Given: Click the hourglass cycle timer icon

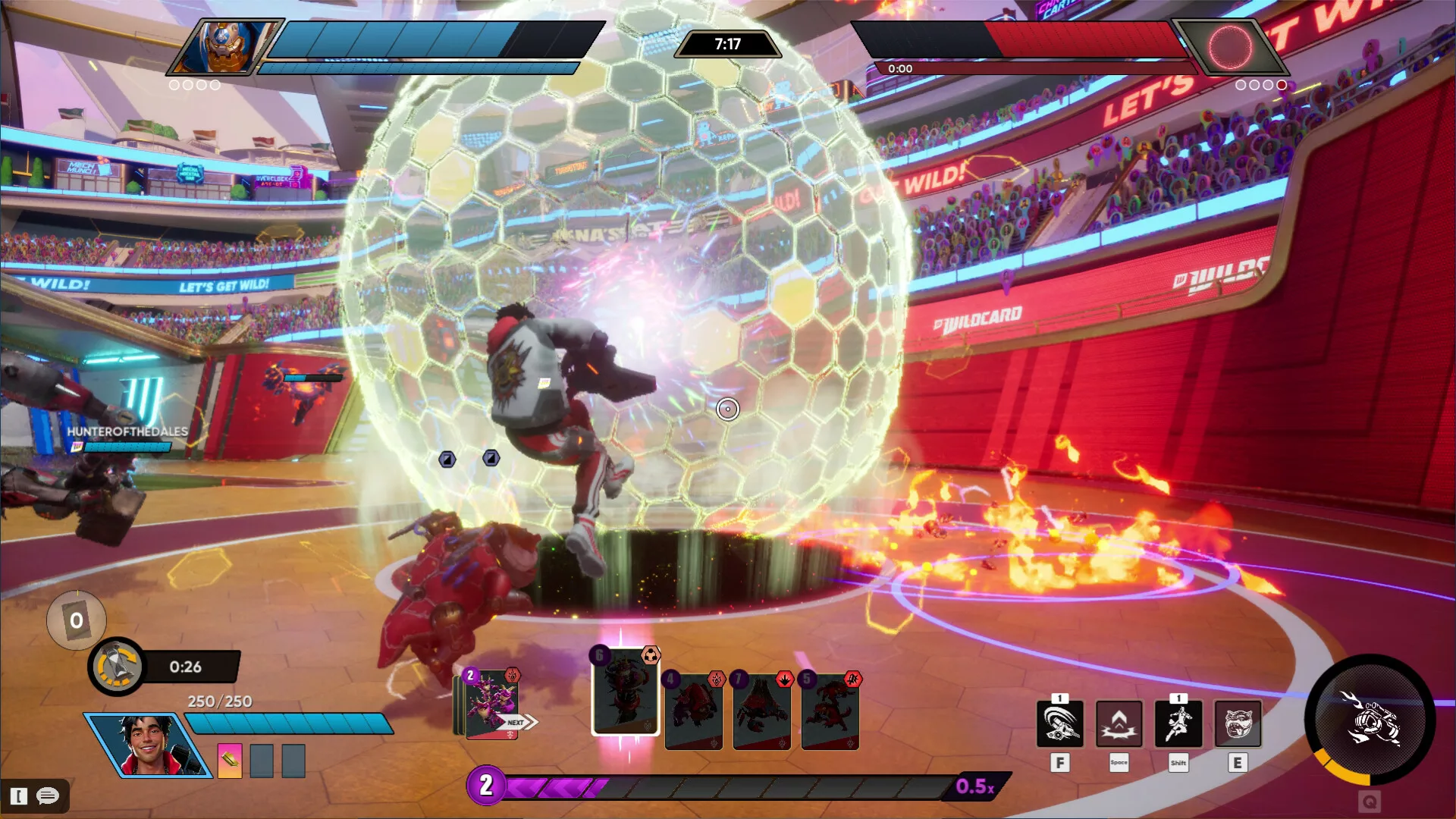Looking at the screenshot, I should [116, 667].
